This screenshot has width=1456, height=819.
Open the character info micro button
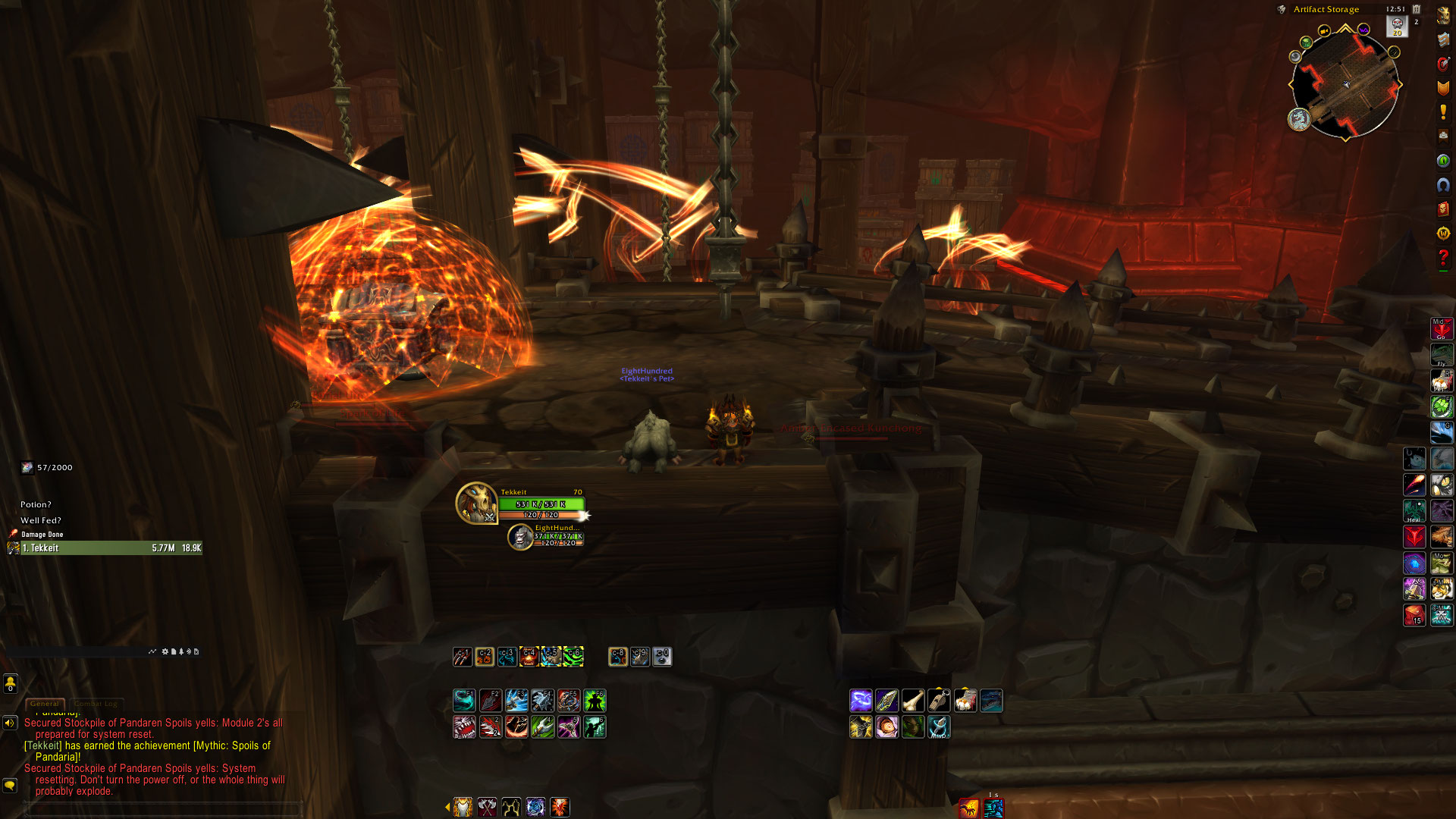pos(1443,17)
